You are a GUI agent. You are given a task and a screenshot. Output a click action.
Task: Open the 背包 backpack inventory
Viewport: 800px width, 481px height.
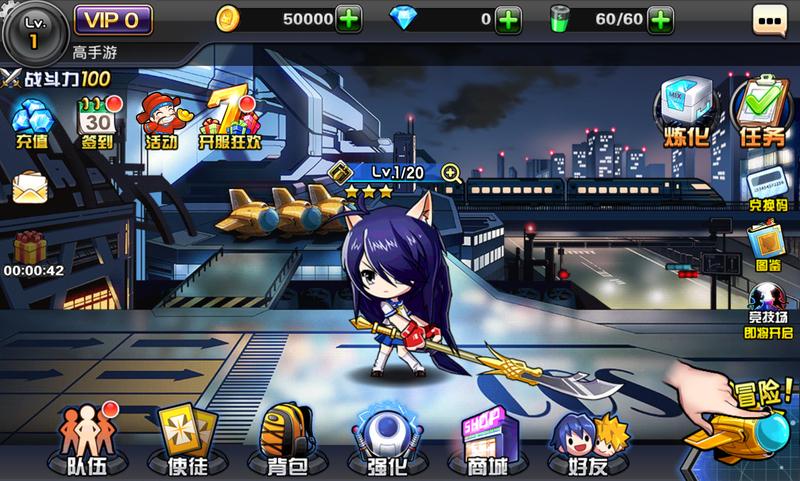[287, 438]
